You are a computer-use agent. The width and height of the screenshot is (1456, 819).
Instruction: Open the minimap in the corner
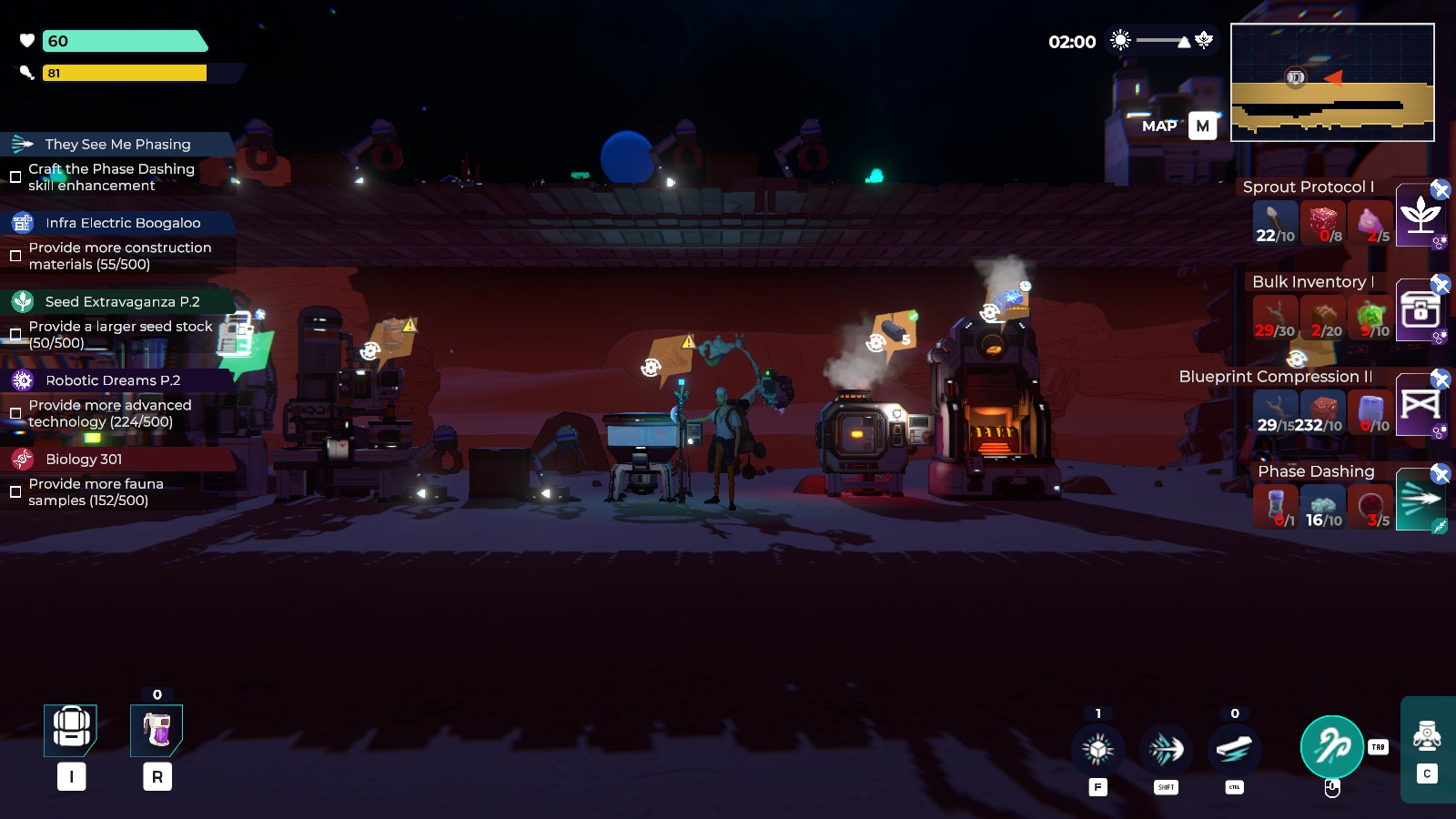(x=1332, y=83)
